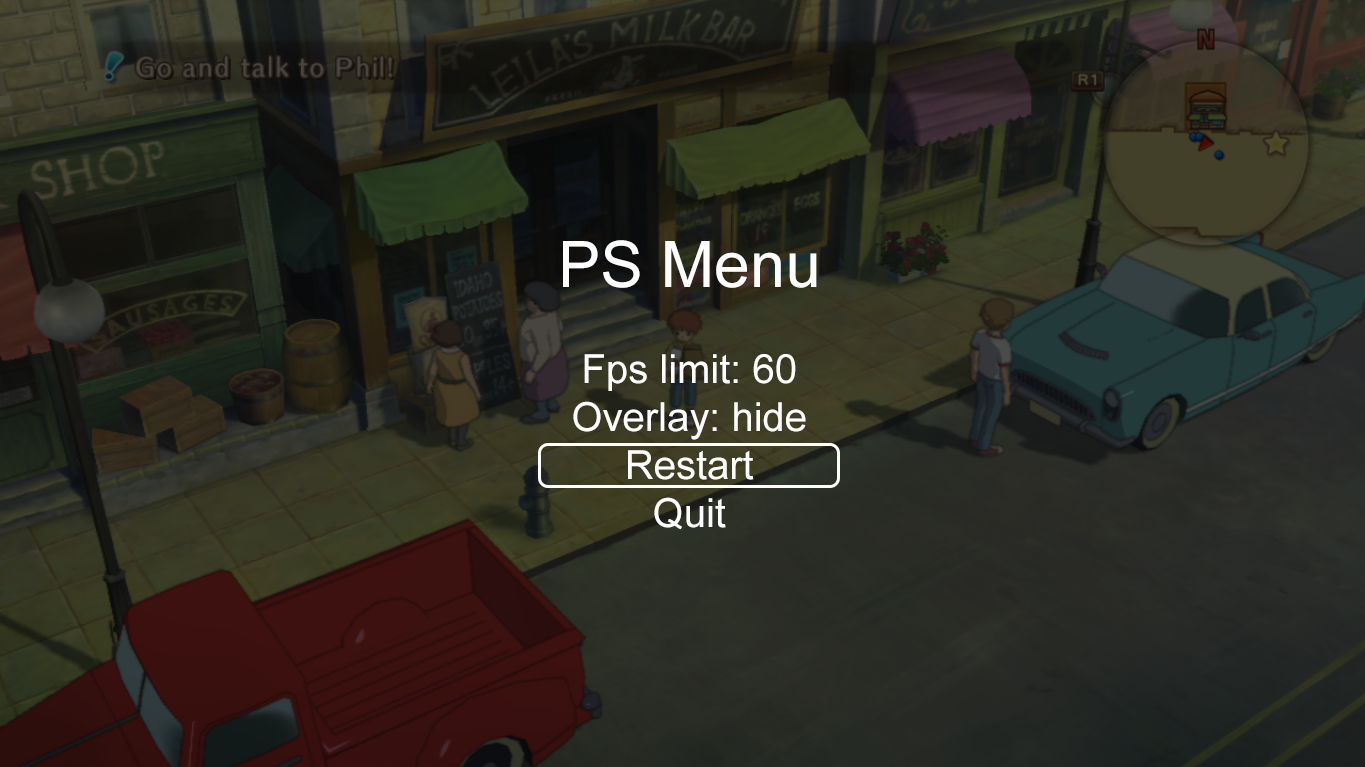Click the PS Menu title heading
This screenshot has width=1365, height=767.
(689, 266)
